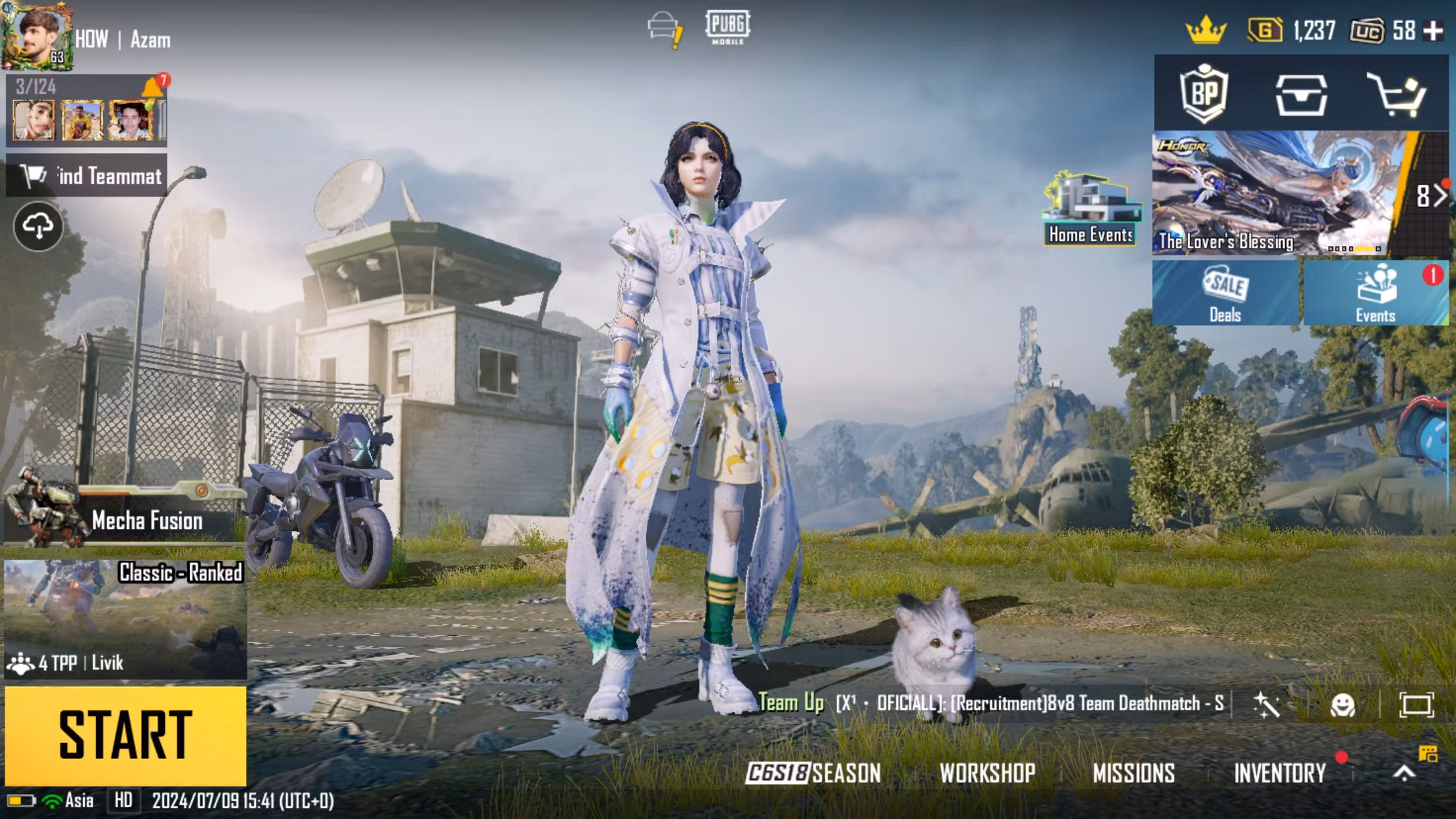
Task: Open the Classic - Ranked mode selector
Action: pyautogui.click(x=125, y=618)
